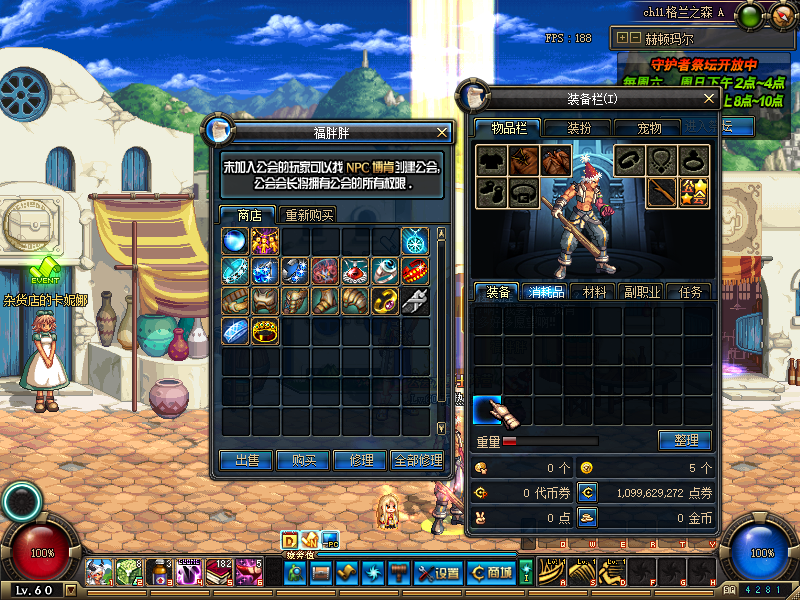This screenshot has height=600, width=800.
Task: Click the 购买 buy button
Action: tap(303, 460)
